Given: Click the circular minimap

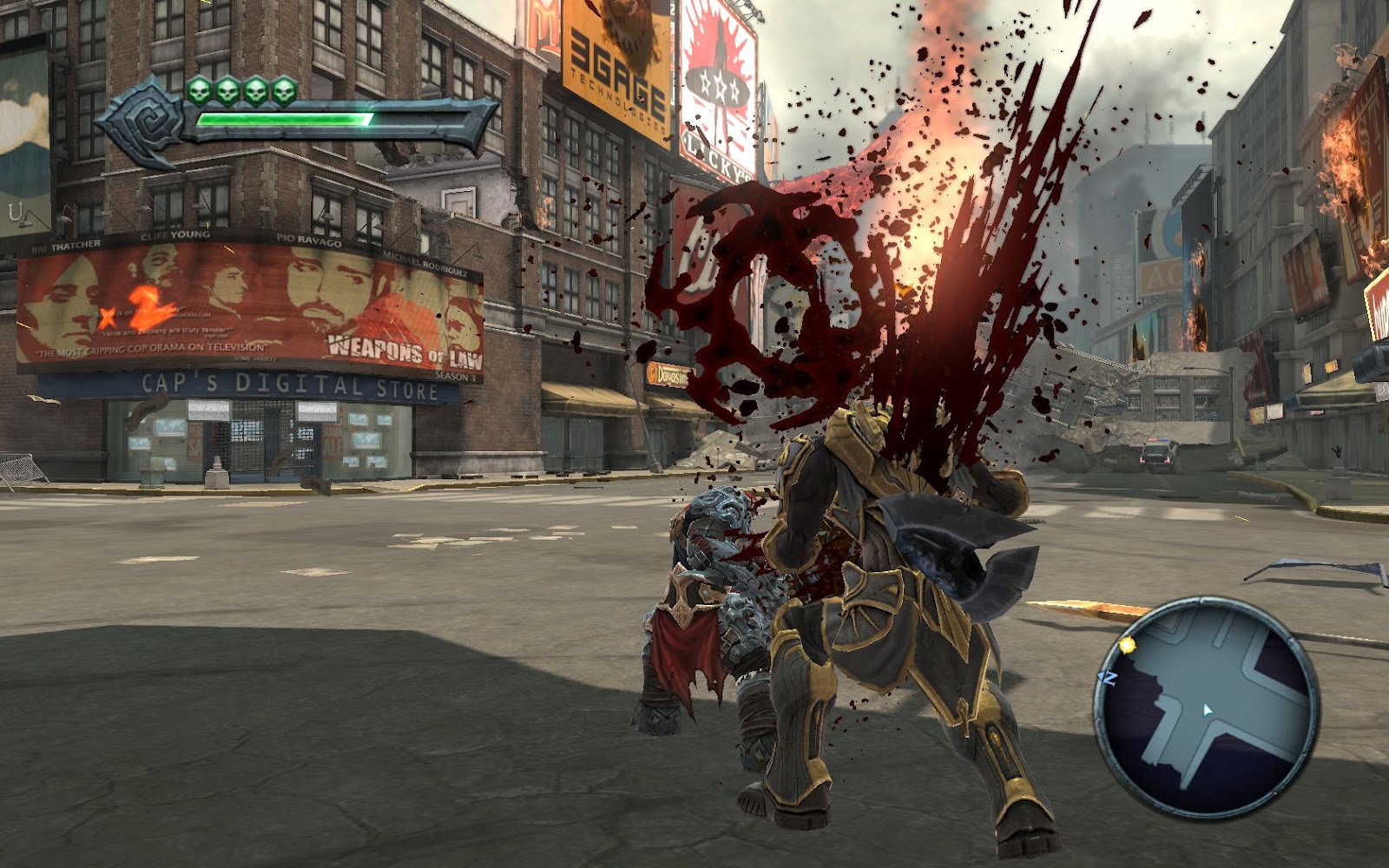Looking at the screenshot, I should tap(1207, 707).
